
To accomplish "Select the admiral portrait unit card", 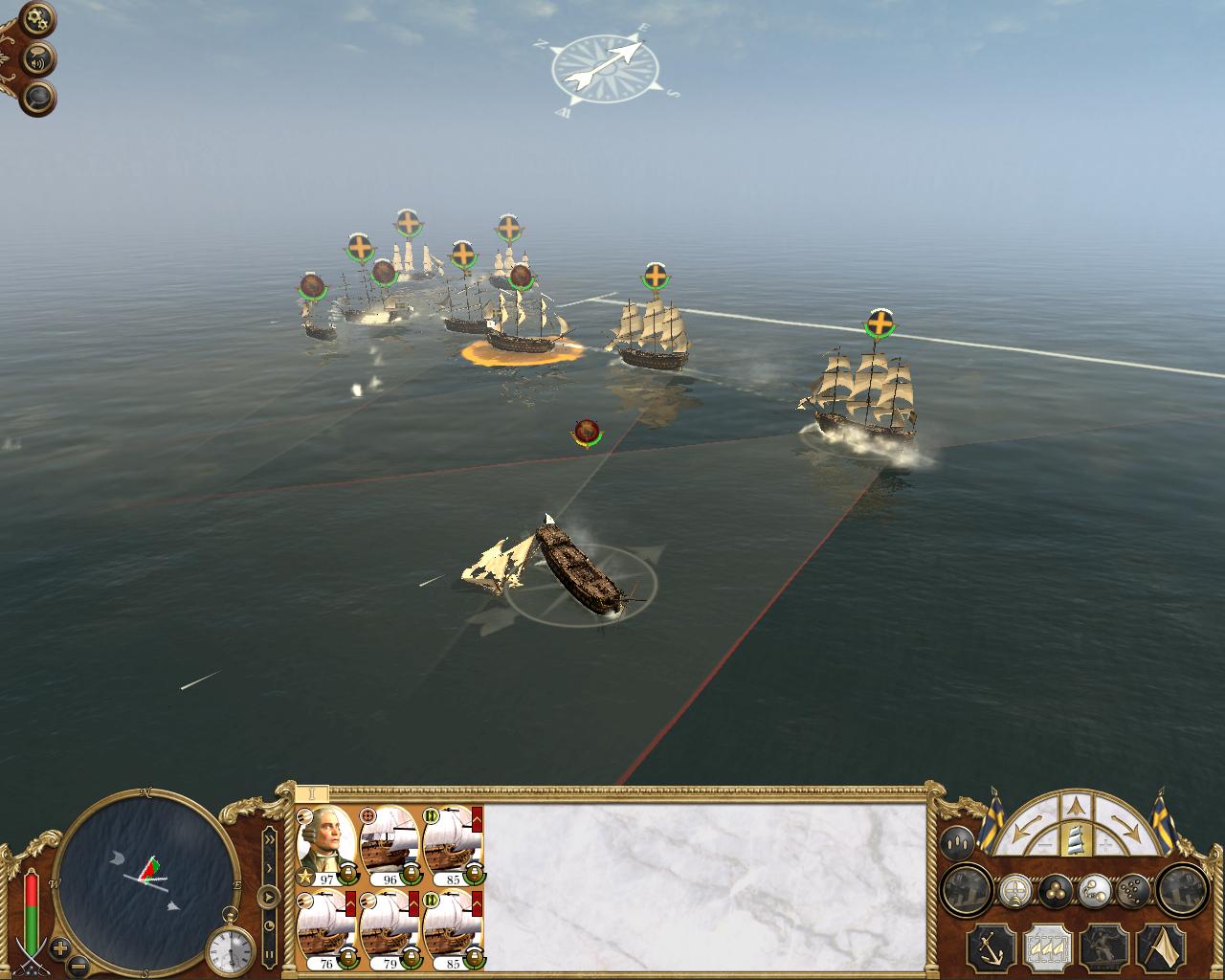I will point(325,846).
